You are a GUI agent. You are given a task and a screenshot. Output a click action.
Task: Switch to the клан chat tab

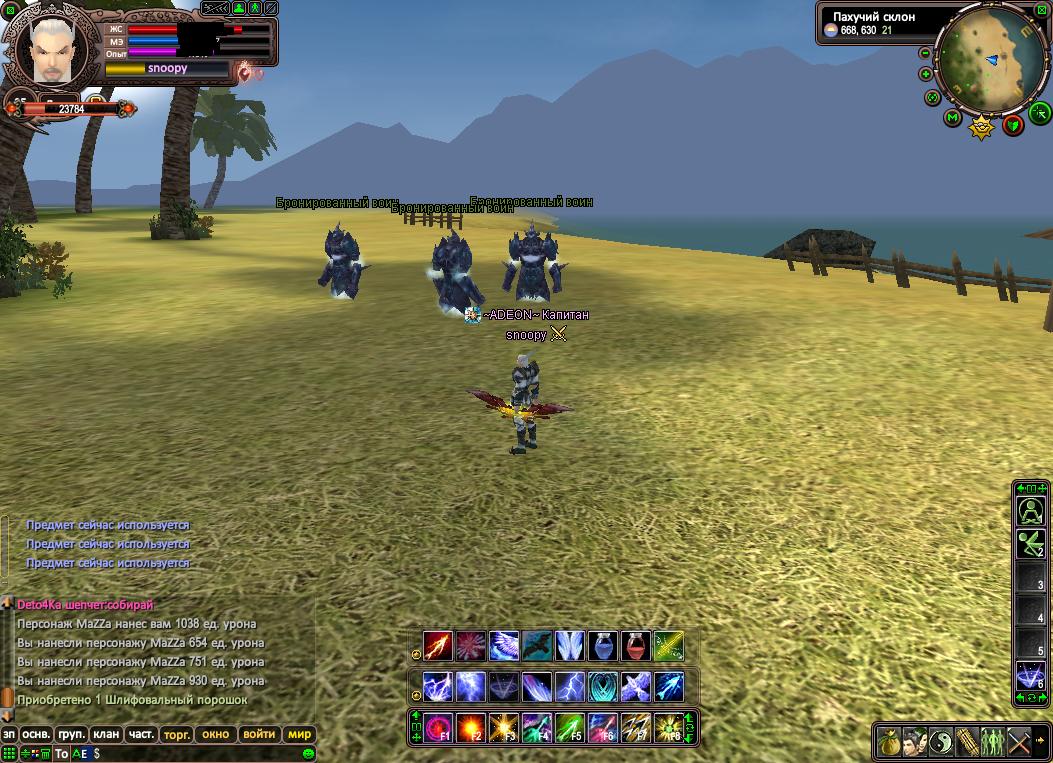107,734
